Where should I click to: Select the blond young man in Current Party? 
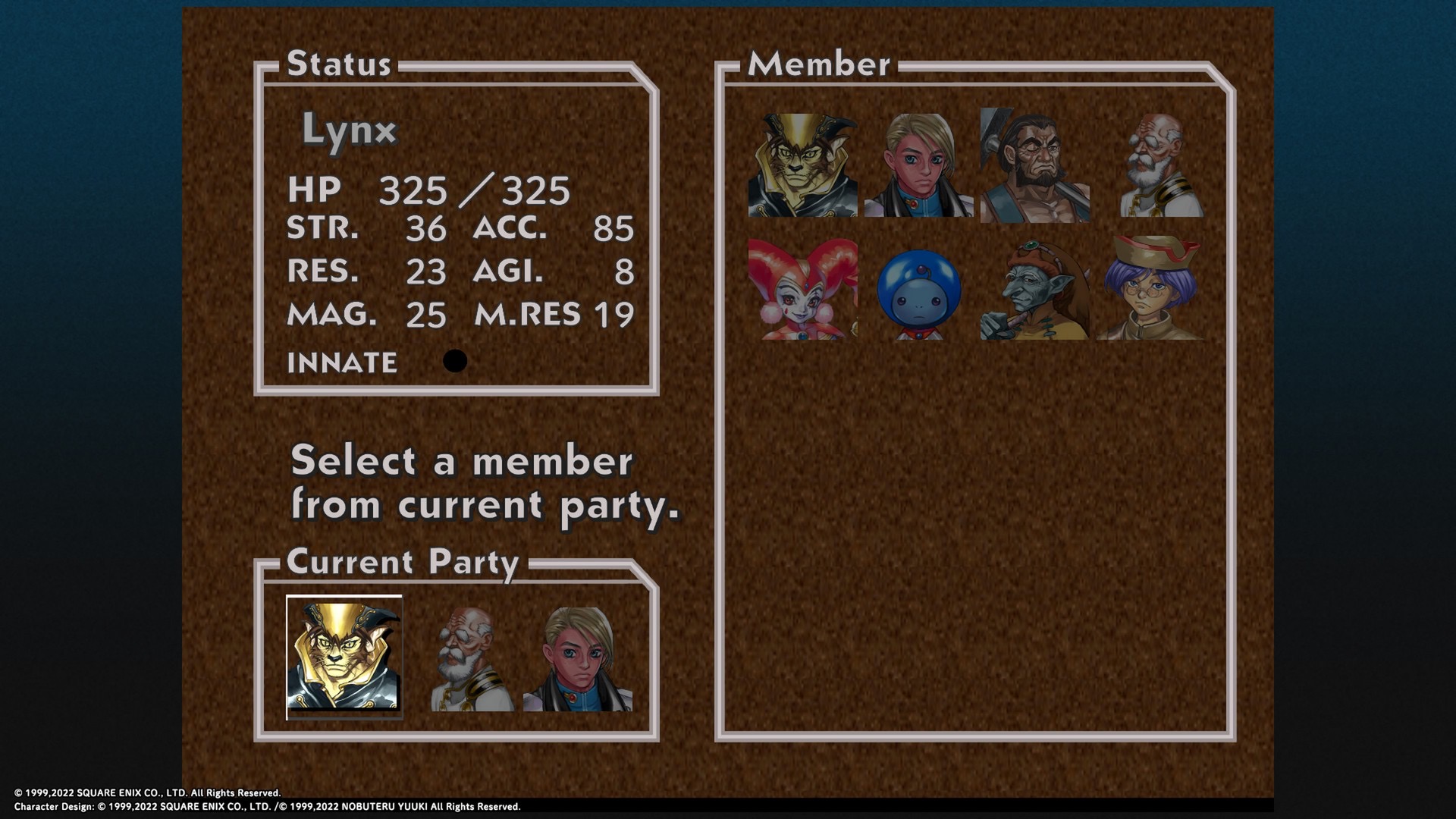578,659
